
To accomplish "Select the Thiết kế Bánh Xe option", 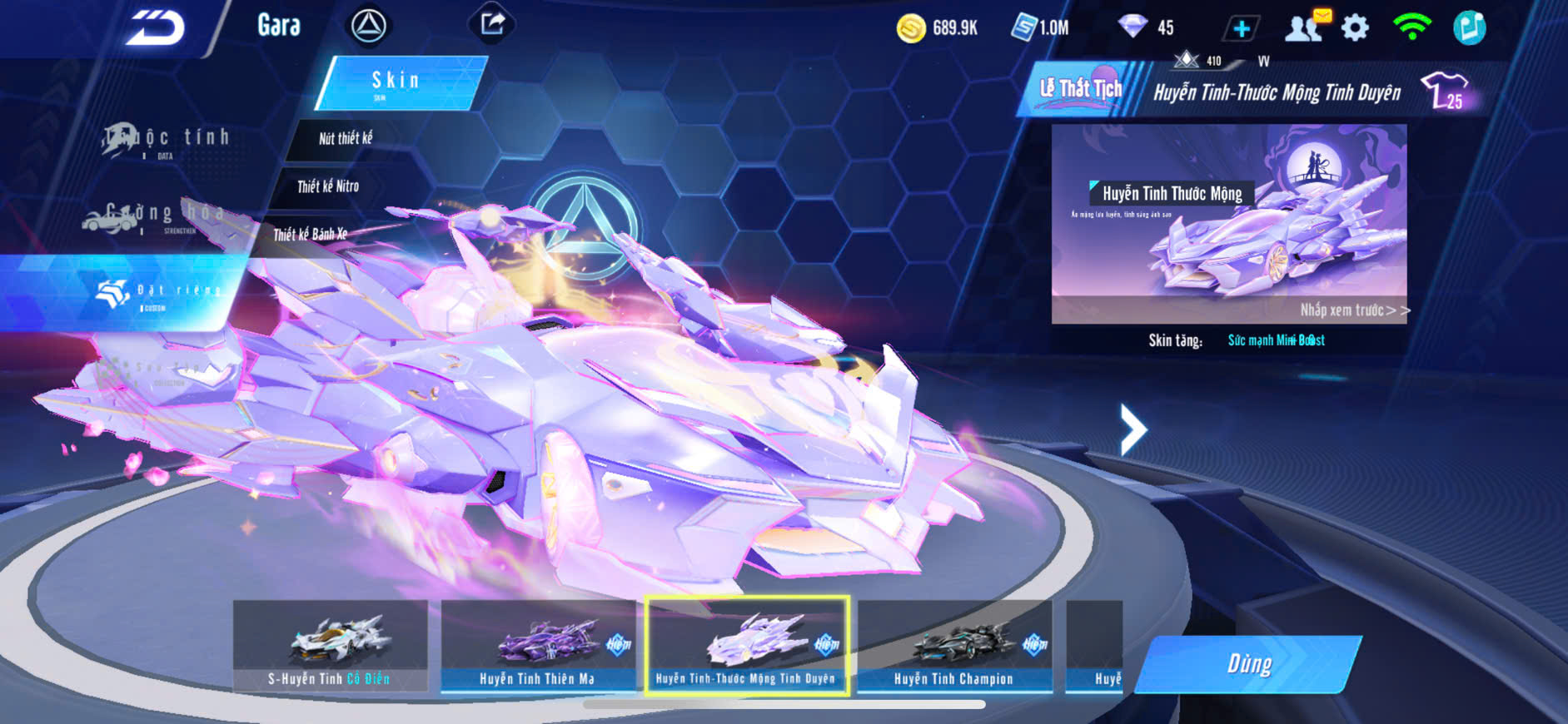I will click(x=310, y=235).
